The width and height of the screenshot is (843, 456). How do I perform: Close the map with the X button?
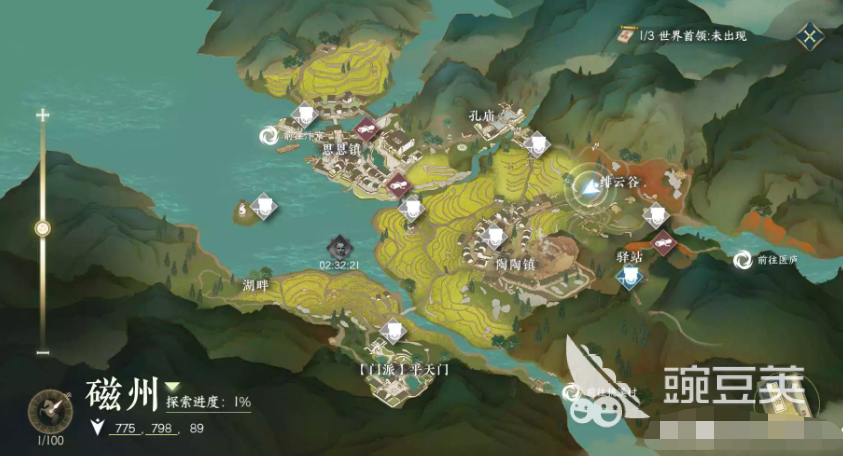click(808, 37)
